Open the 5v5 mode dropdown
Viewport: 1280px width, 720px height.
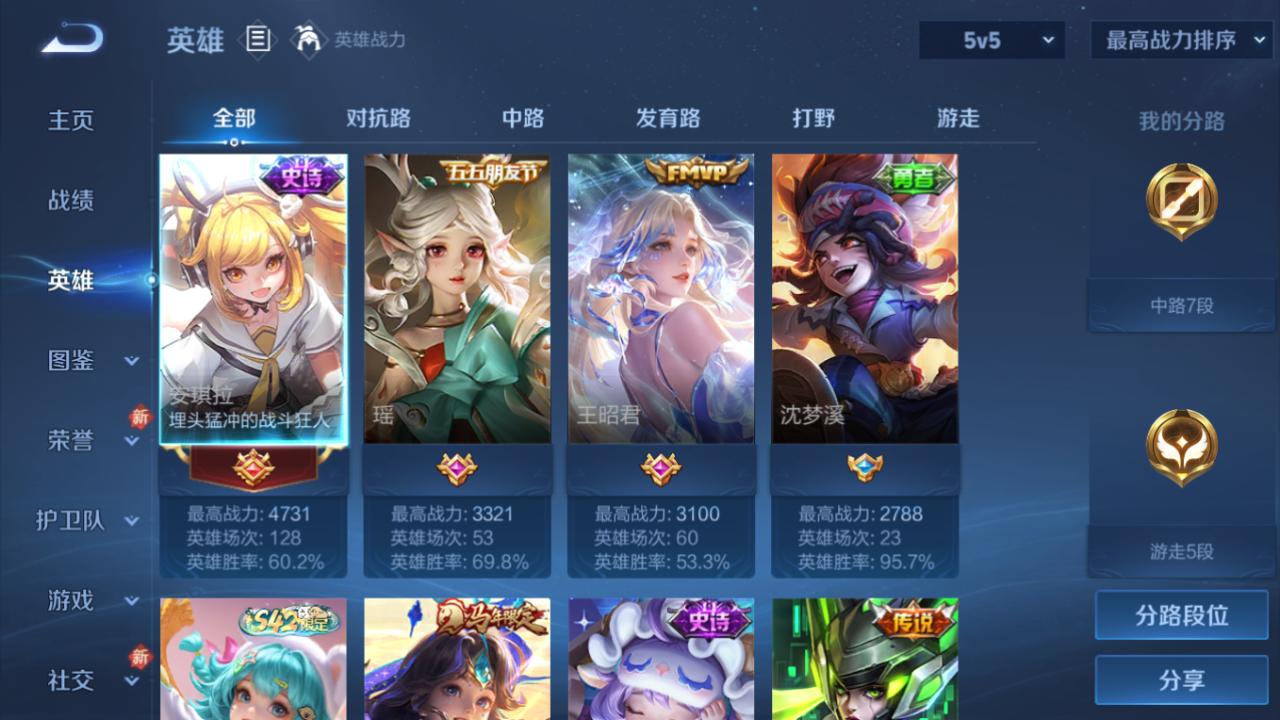(990, 41)
